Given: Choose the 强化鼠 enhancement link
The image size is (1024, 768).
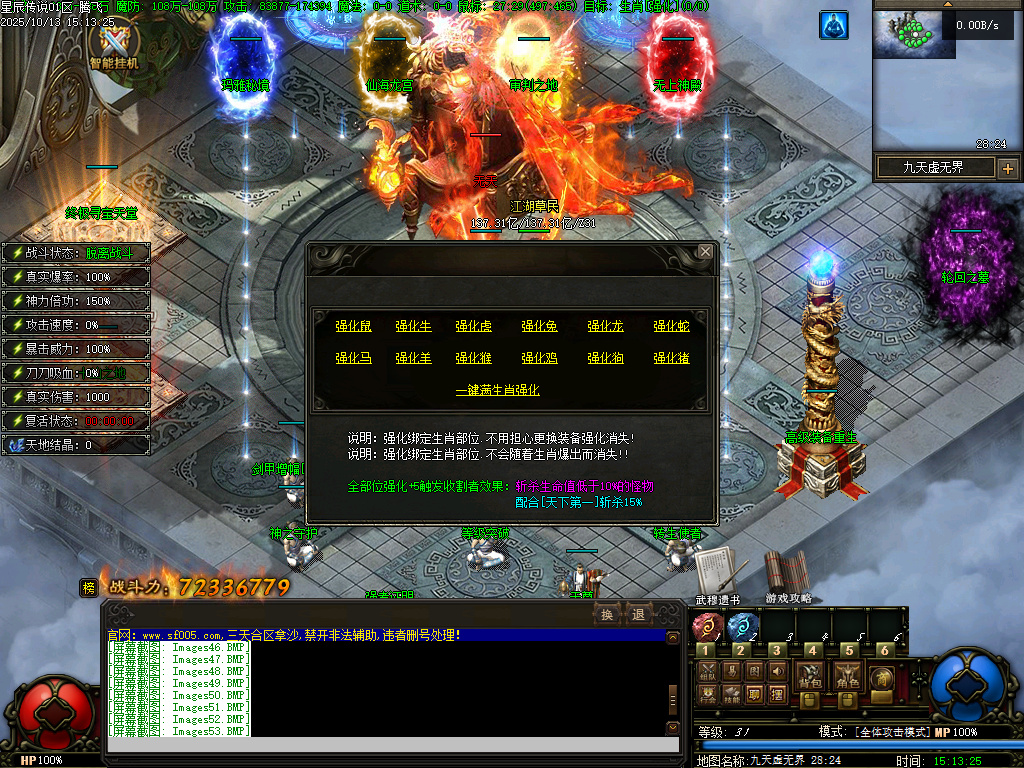Looking at the screenshot, I should coord(353,326).
